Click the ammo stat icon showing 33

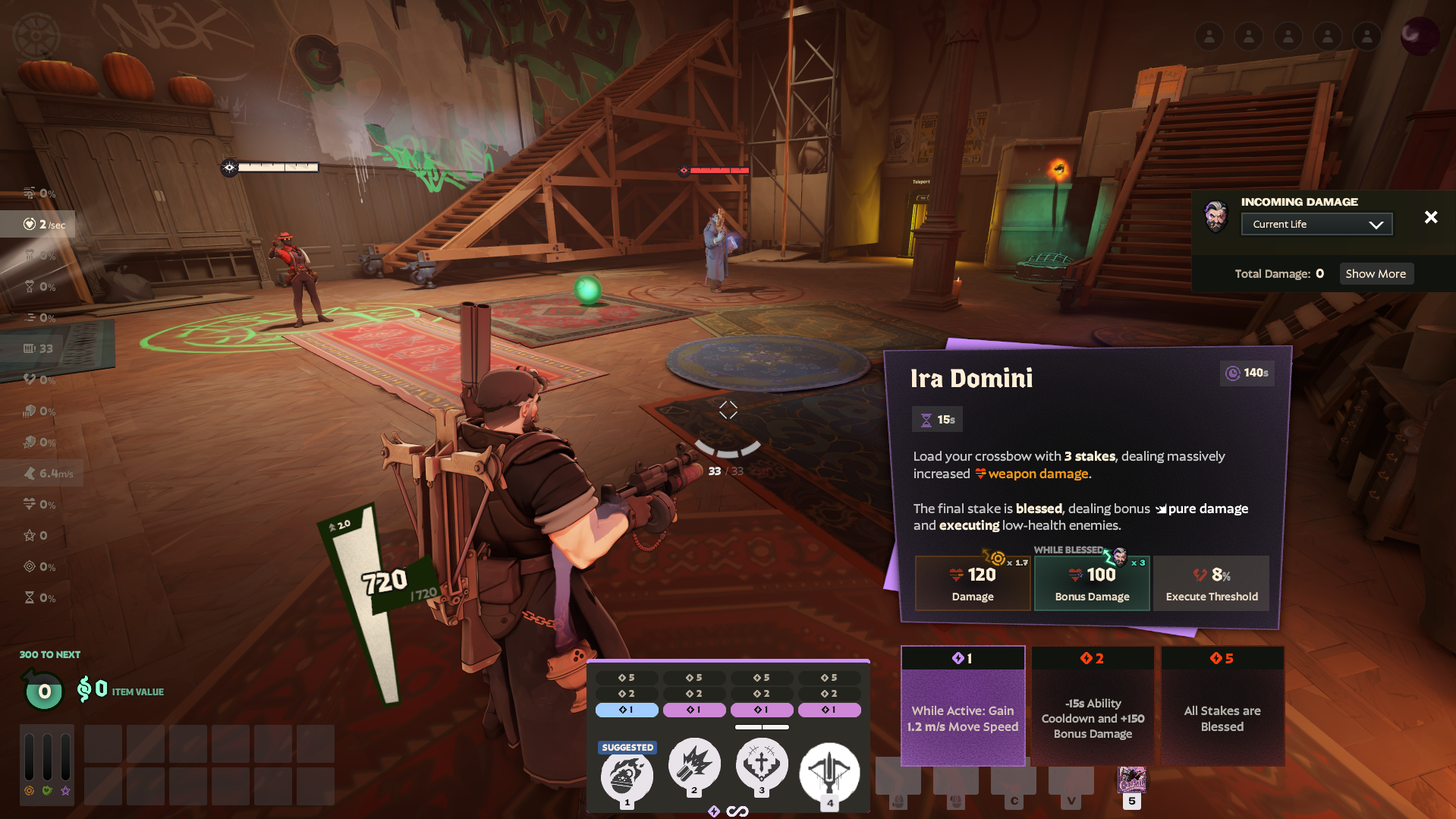[x=28, y=348]
